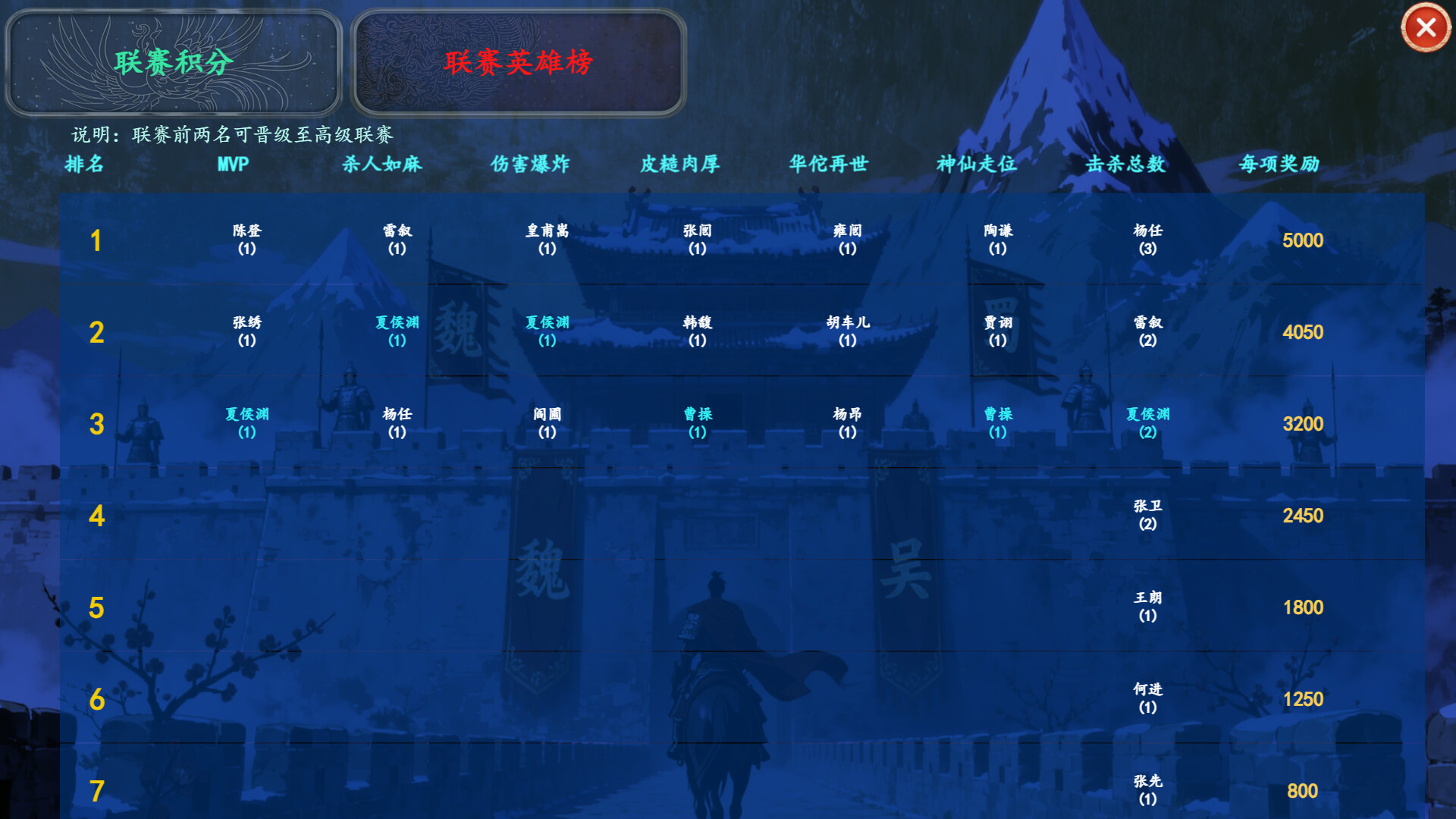The width and height of the screenshot is (1456, 819).
Task: Select 贾诩 under 神仙走位 in rank 2
Action: pyautogui.click(x=996, y=331)
